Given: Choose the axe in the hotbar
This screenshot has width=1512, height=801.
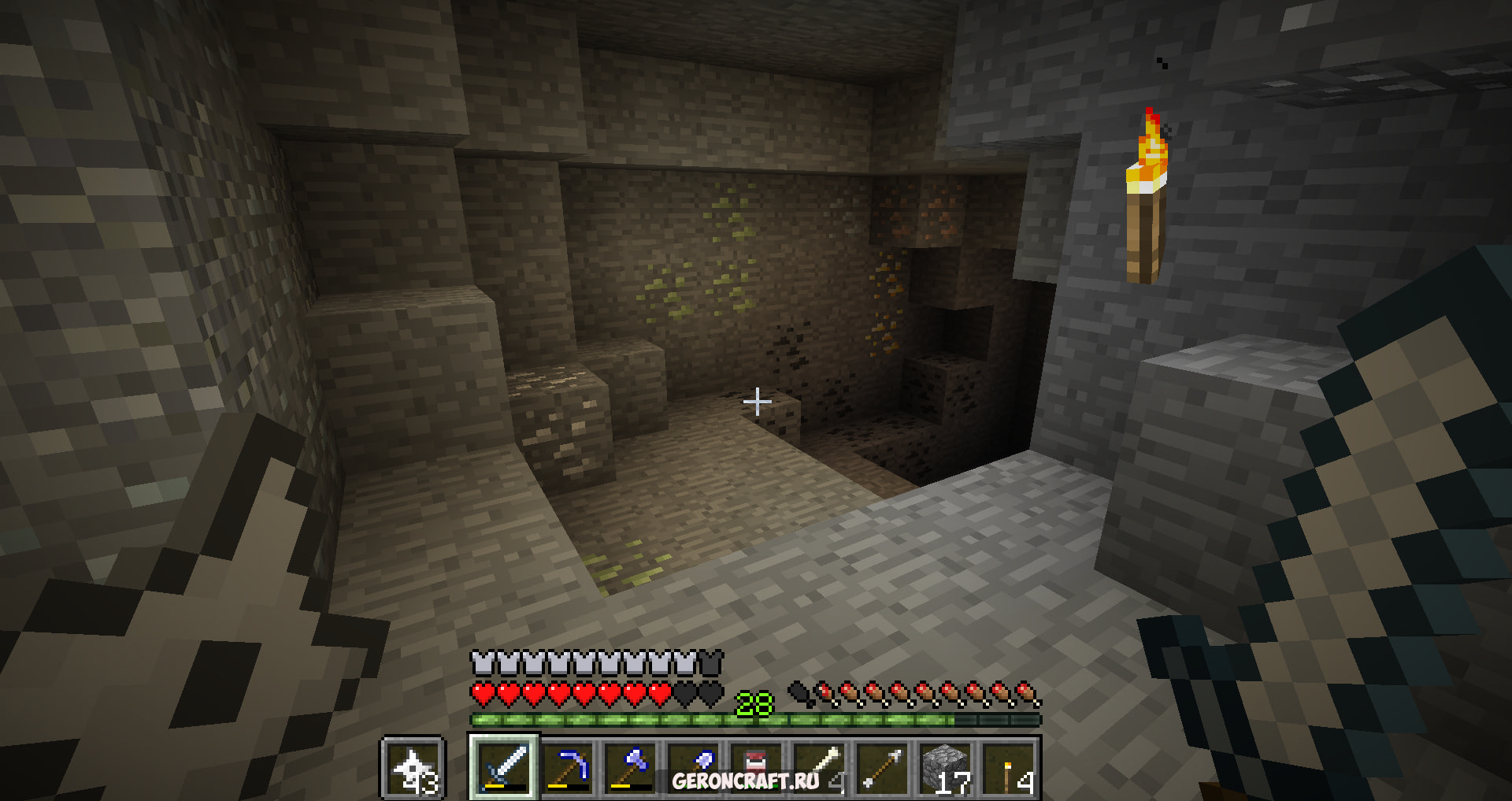Looking at the screenshot, I should pyautogui.click(x=630, y=767).
